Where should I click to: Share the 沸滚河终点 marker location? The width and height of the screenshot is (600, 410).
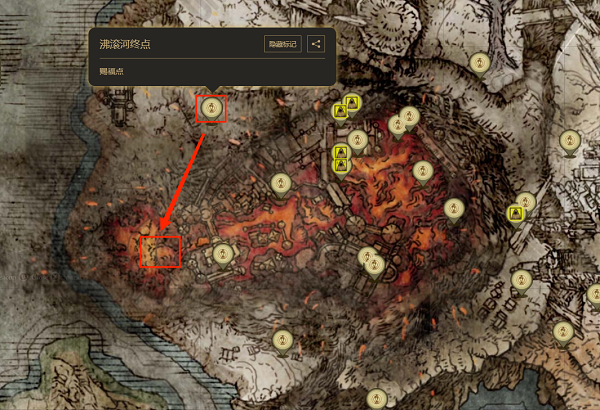coord(316,44)
